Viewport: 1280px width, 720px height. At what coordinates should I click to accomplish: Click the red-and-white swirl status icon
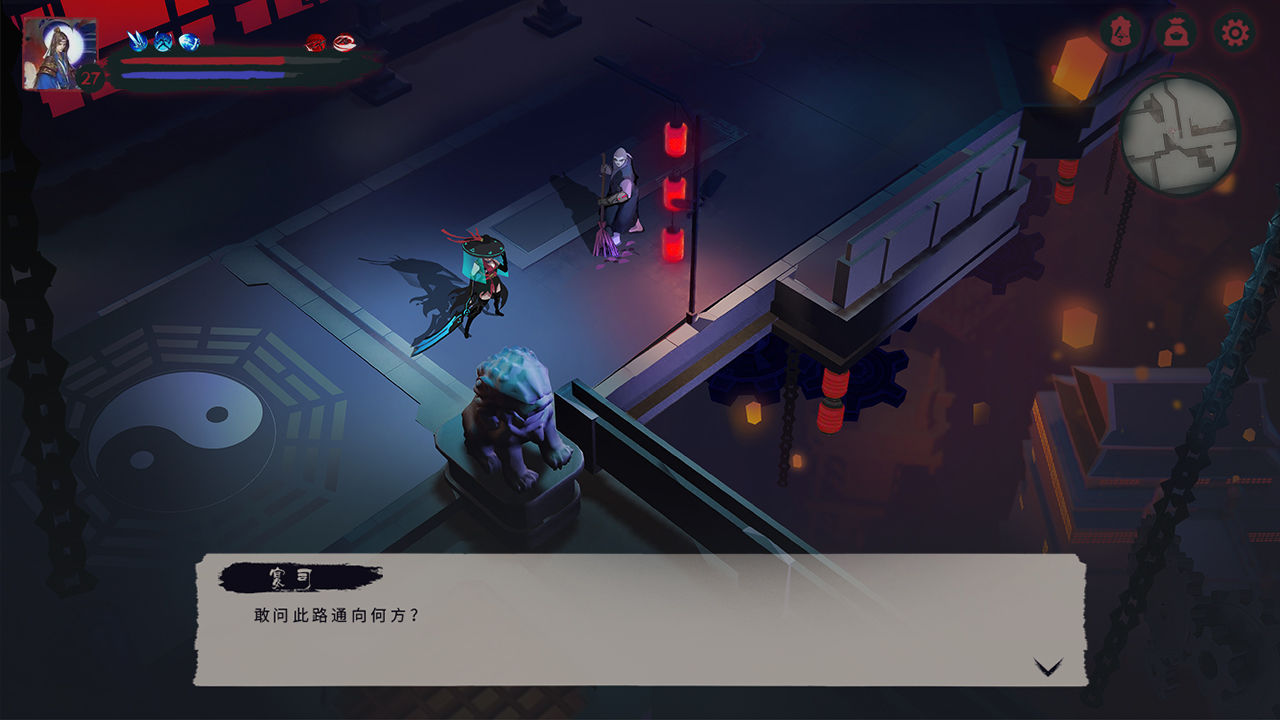pyautogui.click(x=343, y=42)
